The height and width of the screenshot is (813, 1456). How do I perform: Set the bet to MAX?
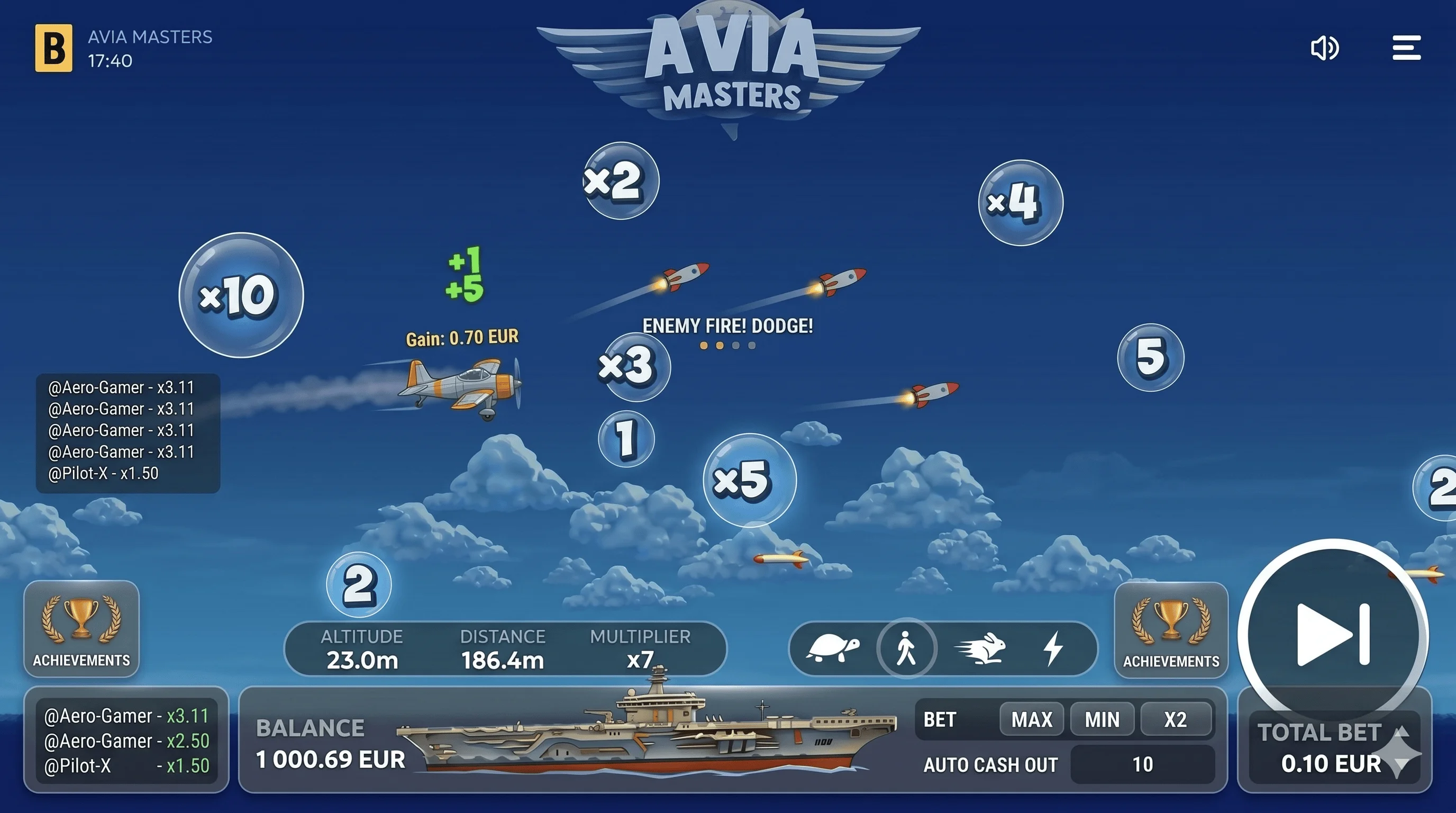(x=1032, y=720)
